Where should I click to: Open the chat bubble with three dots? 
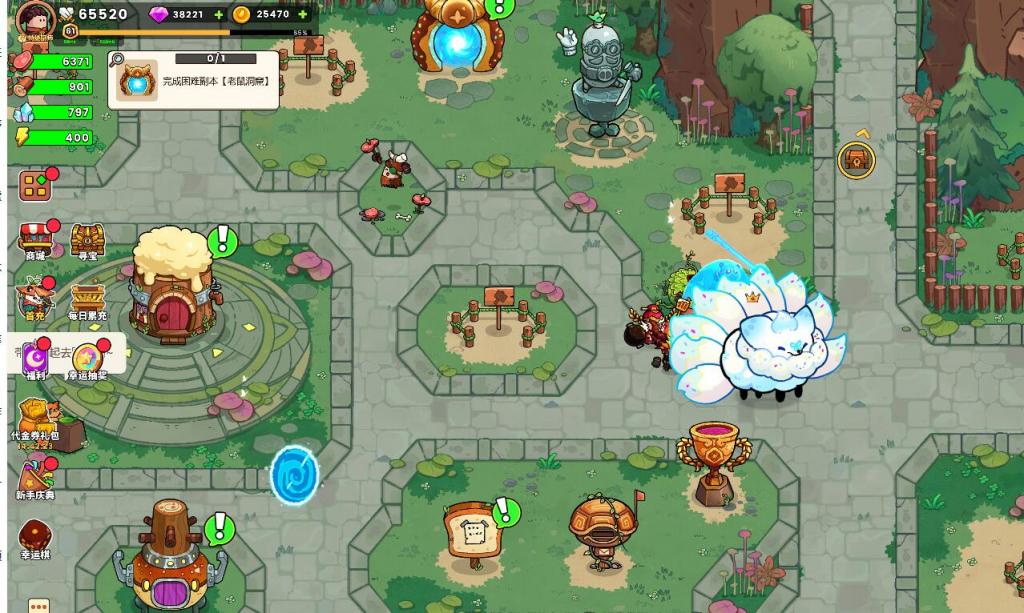(x=38, y=605)
